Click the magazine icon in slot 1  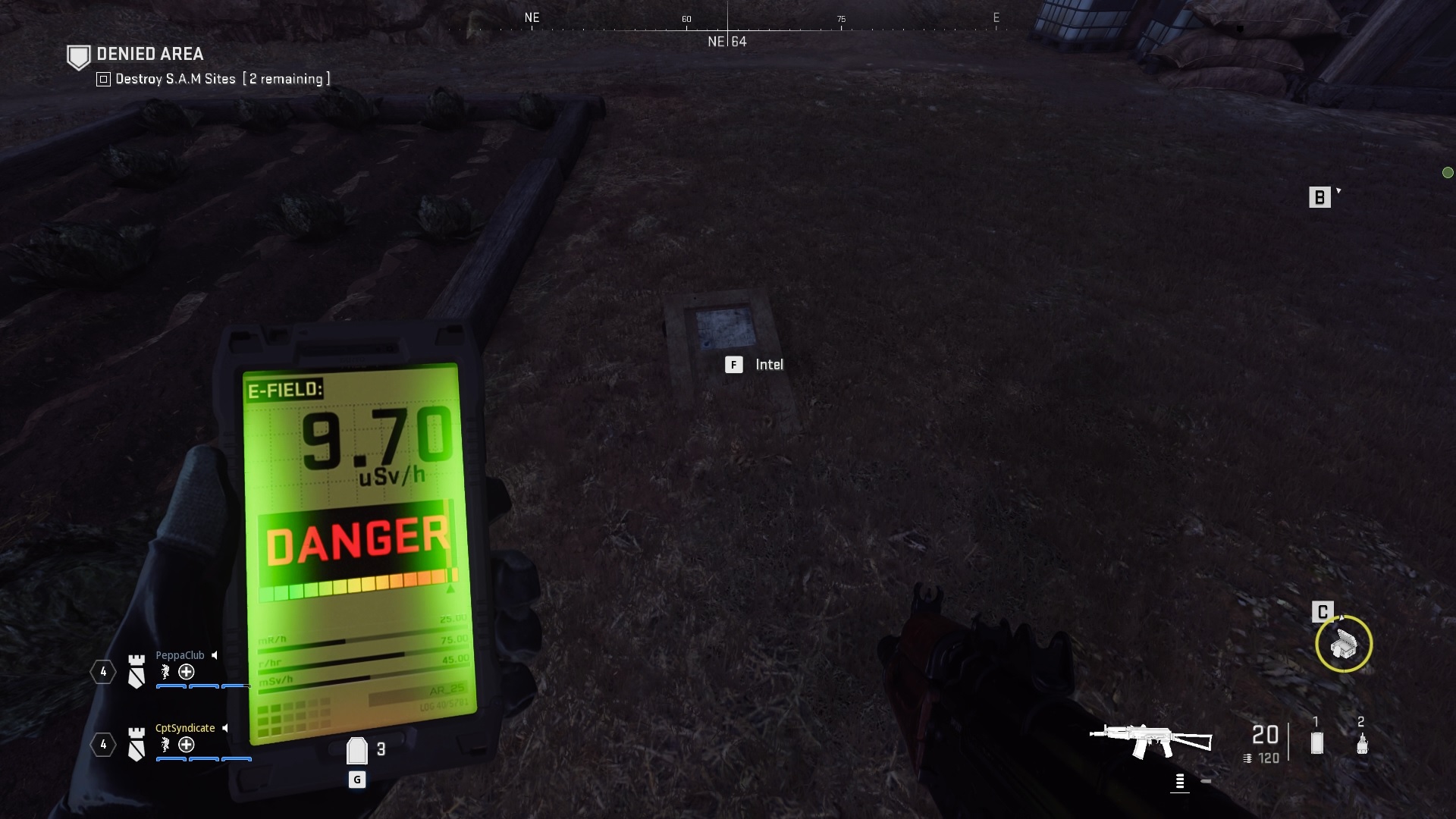pyautogui.click(x=1317, y=744)
